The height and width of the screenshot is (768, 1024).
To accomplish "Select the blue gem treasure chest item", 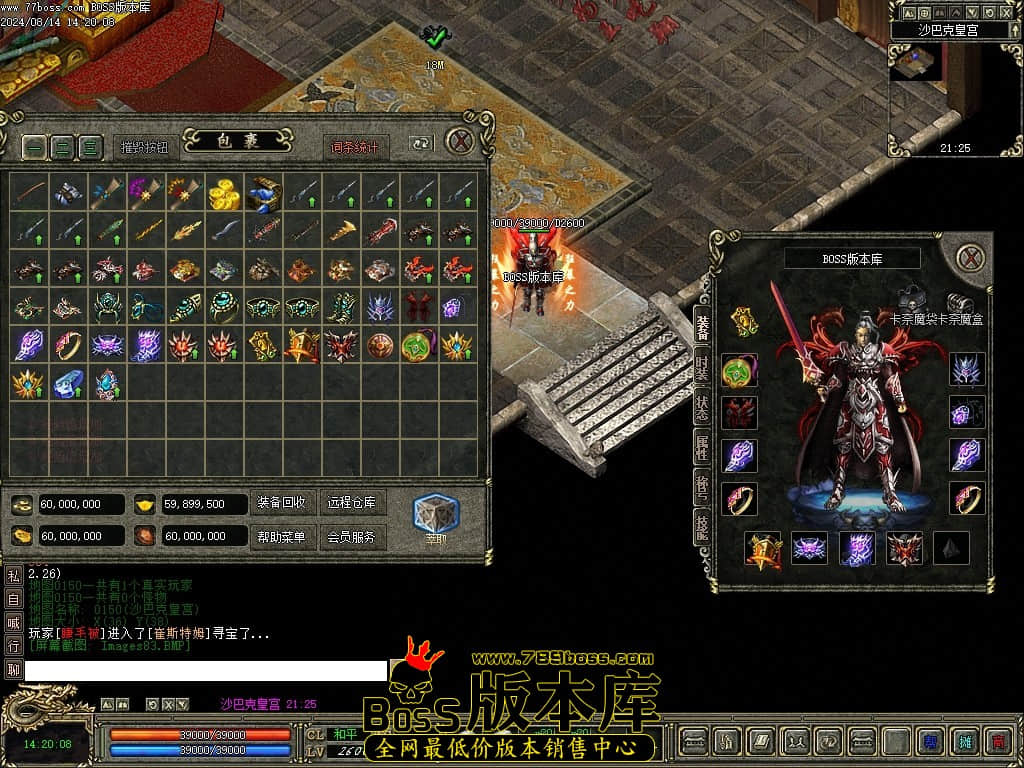I will (265, 193).
